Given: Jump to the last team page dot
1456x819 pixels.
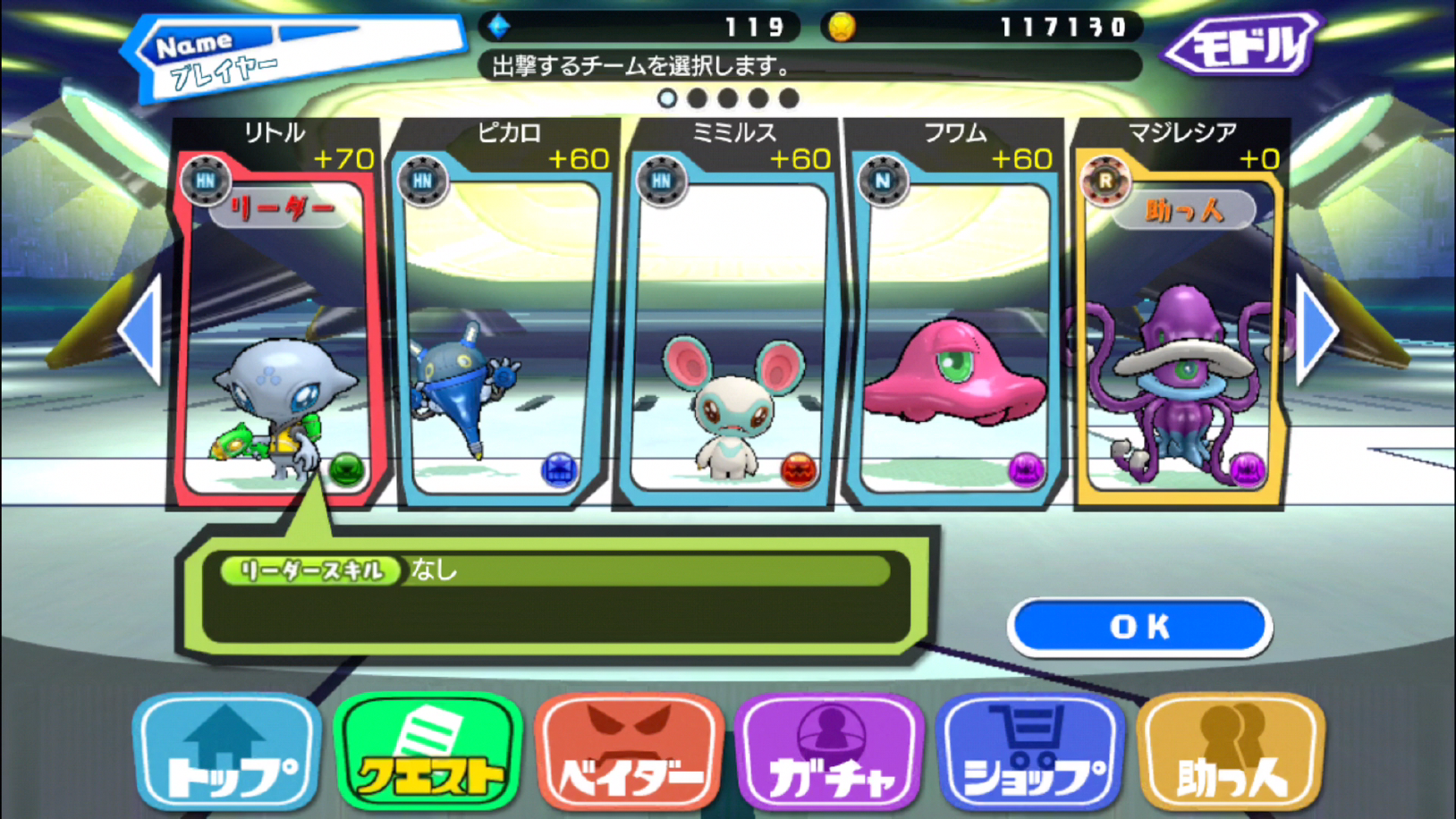Looking at the screenshot, I should coord(789,98).
